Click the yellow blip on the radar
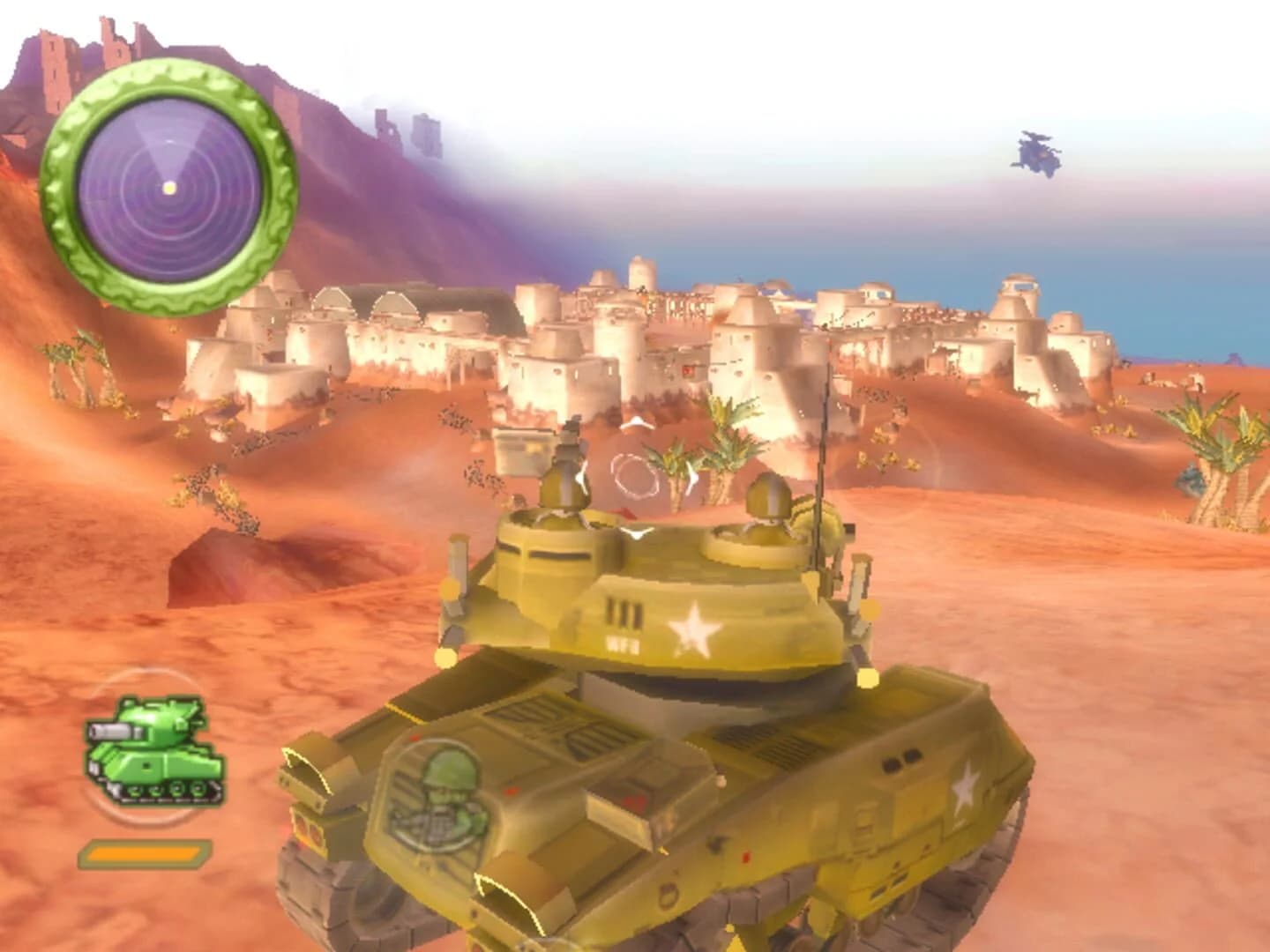This screenshot has height=952, width=1270. [x=168, y=188]
